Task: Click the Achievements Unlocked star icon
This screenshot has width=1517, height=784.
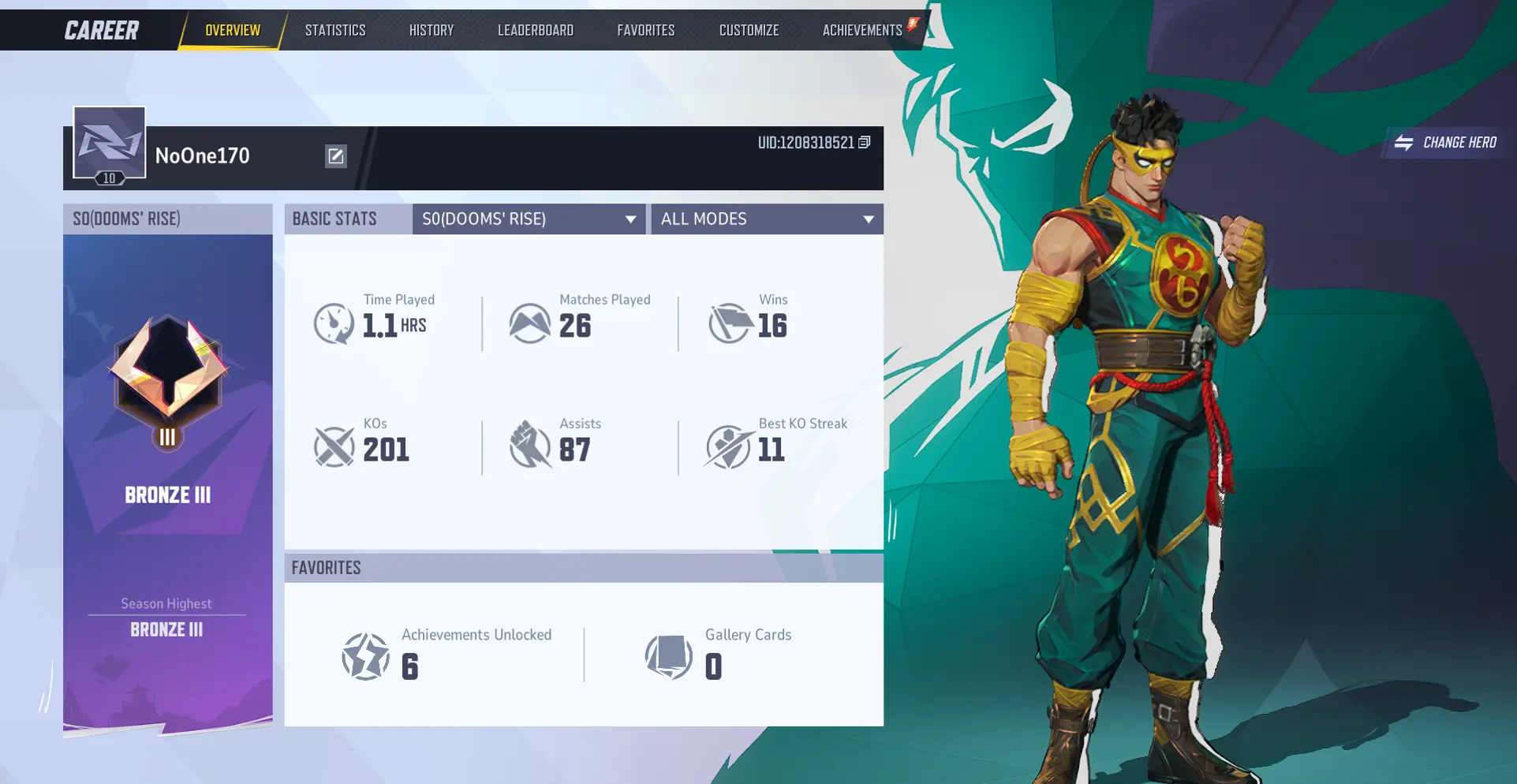Action: (365, 655)
